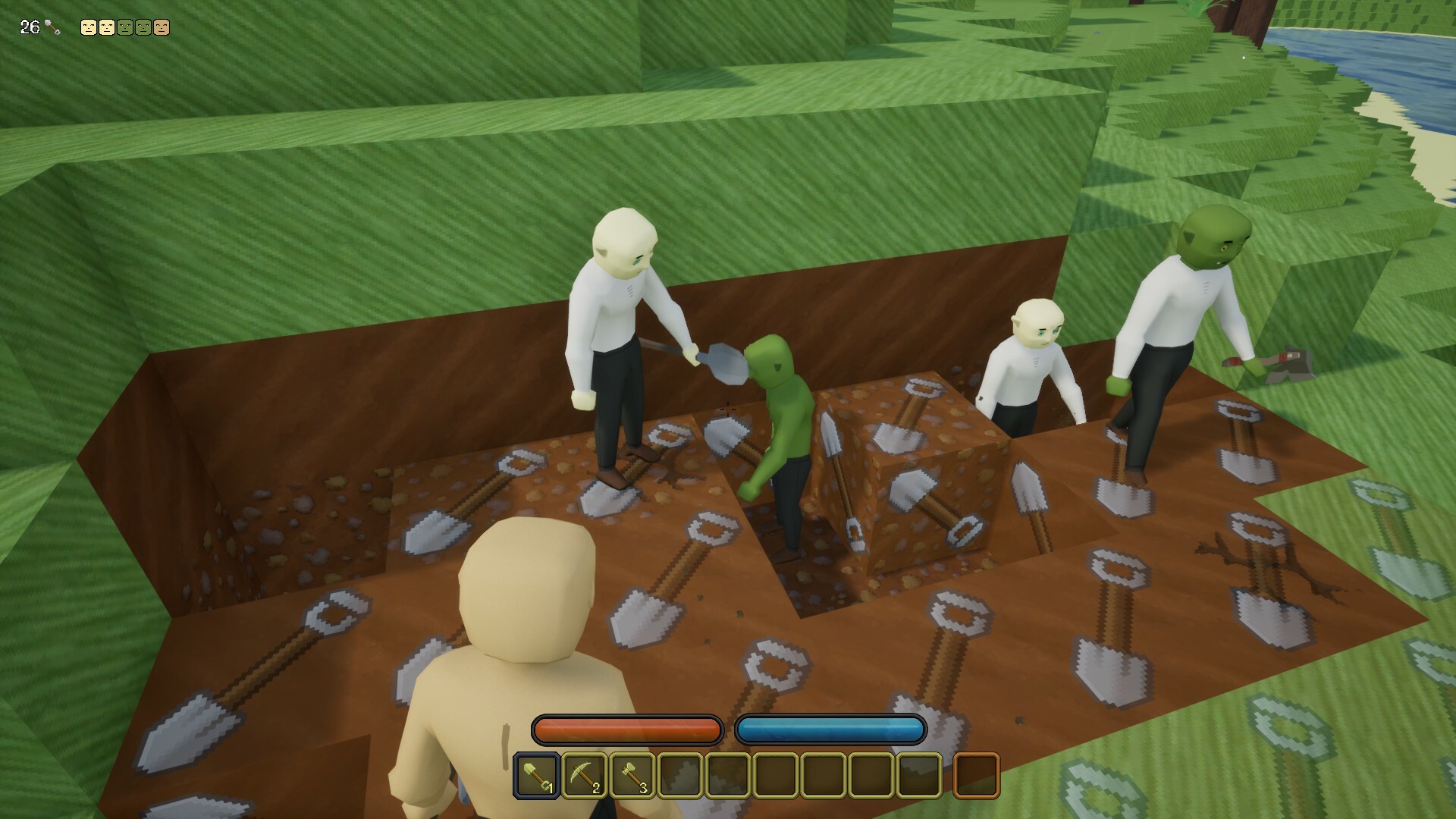Click the tan-skinned colonist face portrait
Image resolution: width=1456 pixels, height=819 pixels.
161,27
